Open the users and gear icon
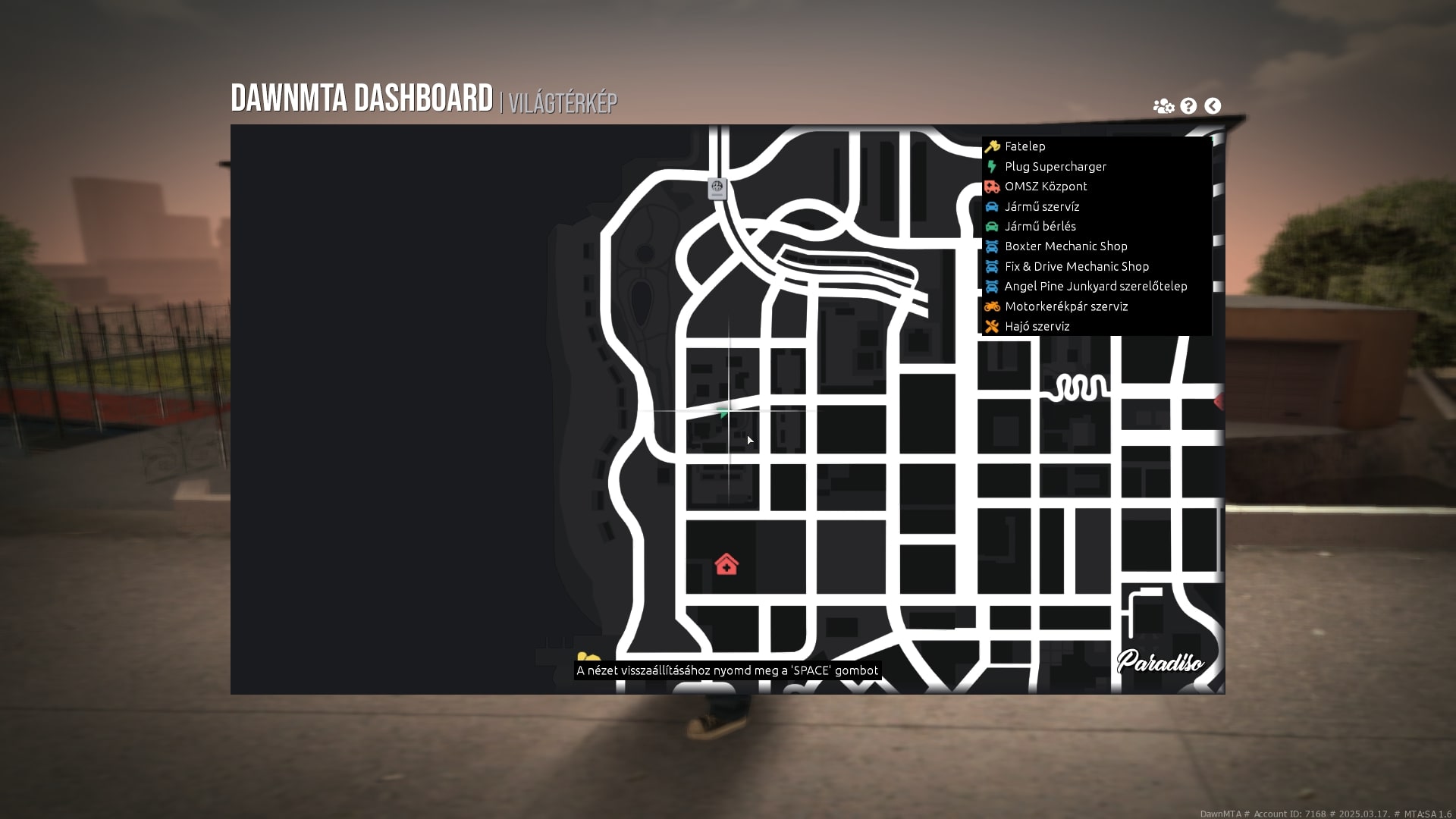1456x819 pixels. (x=1163, y=106)
